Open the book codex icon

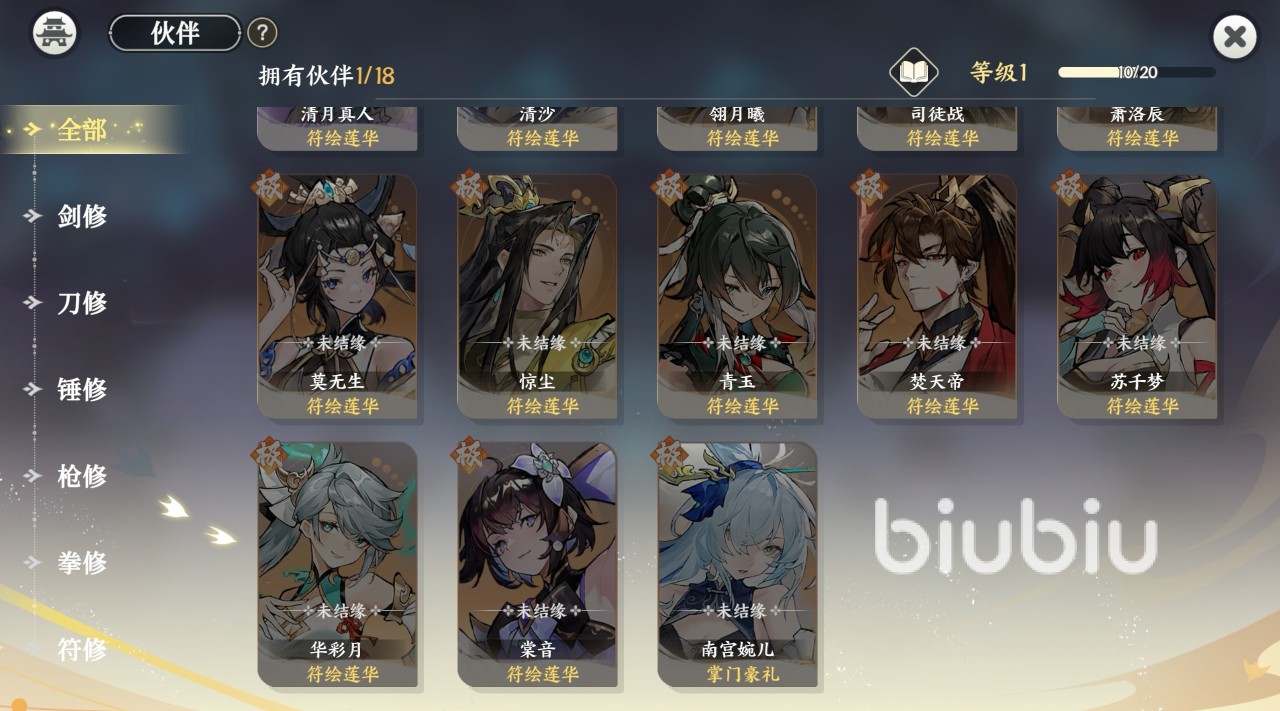(x=914, y=72)
